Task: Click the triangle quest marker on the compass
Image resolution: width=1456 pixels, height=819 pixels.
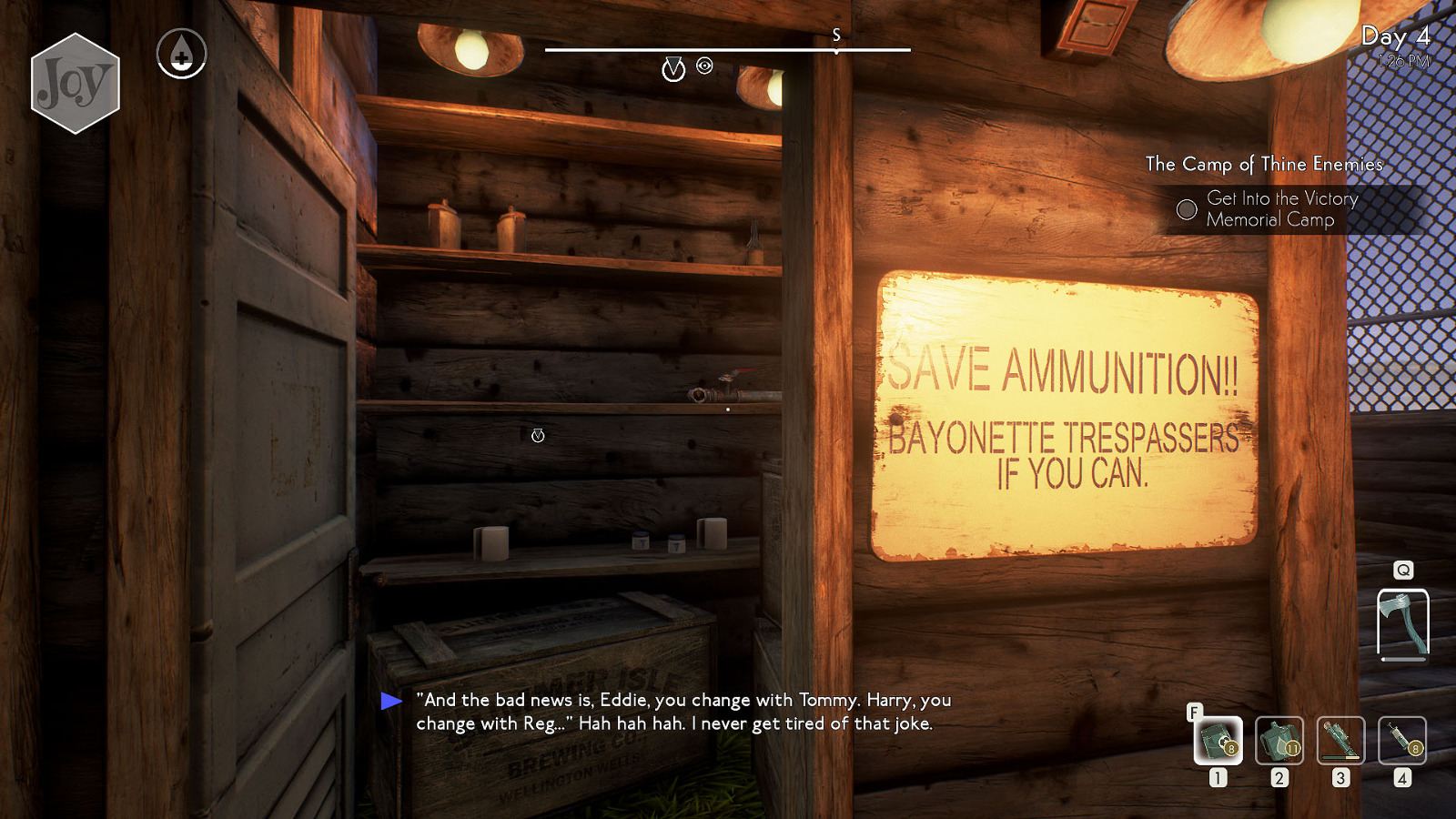Action: (672, 68)
